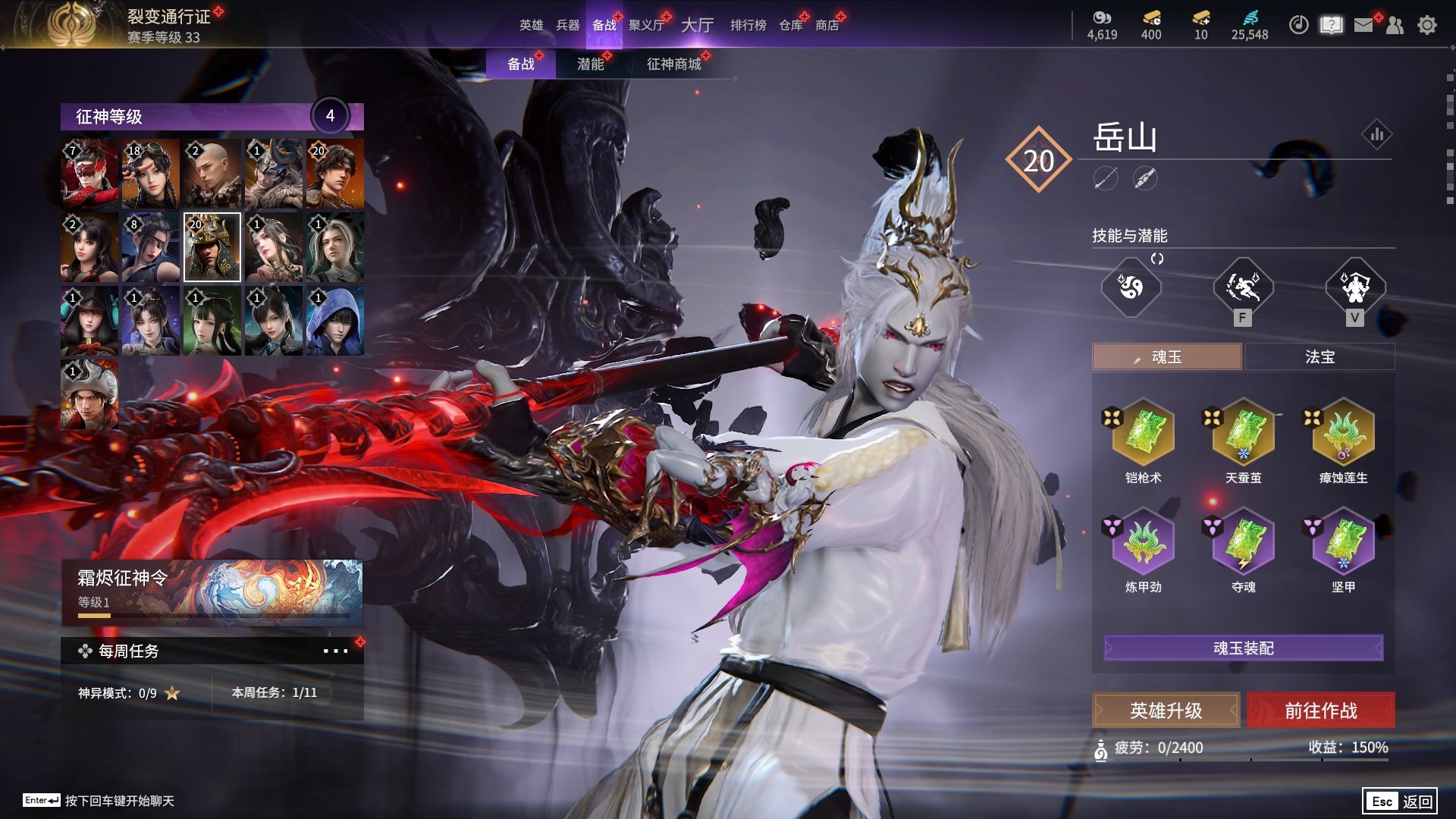Open the 聚义厅 menu
This screenshot has height=819, width=1456.
pos(646,25)
